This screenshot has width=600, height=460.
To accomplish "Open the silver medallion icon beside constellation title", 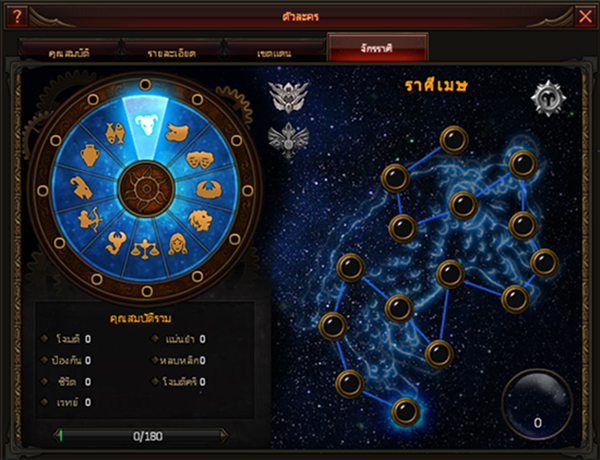I will (x=547, y=99).
